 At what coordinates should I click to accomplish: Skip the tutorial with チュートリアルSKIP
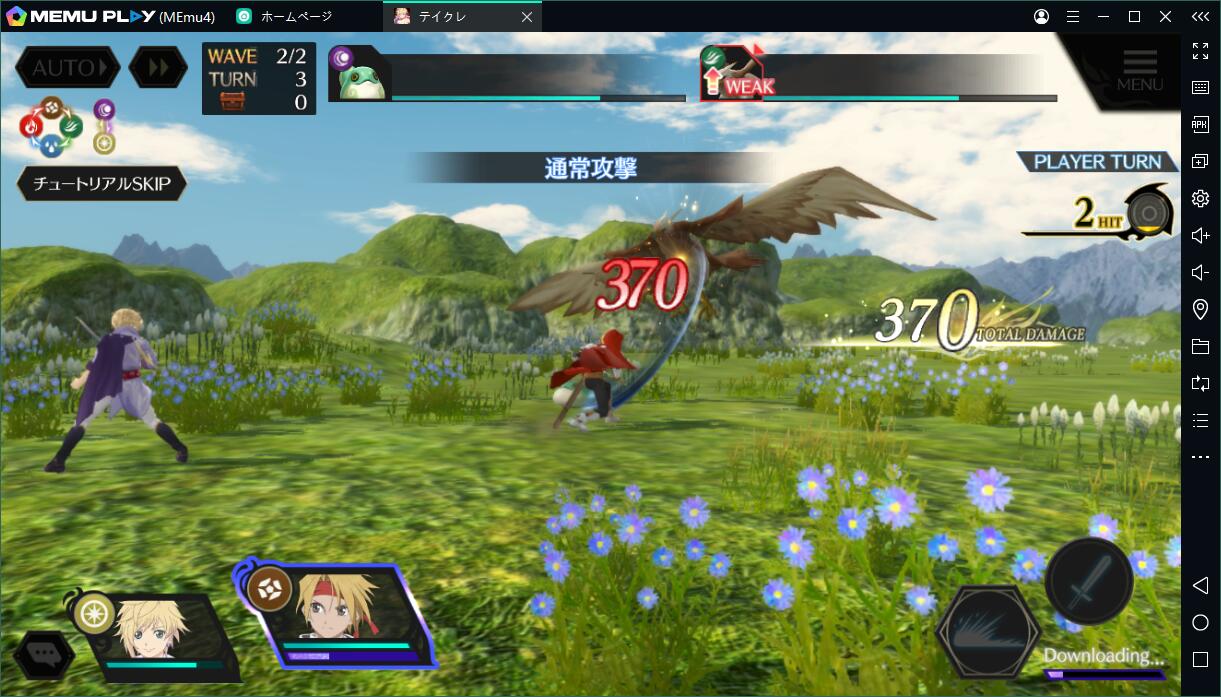102,184
